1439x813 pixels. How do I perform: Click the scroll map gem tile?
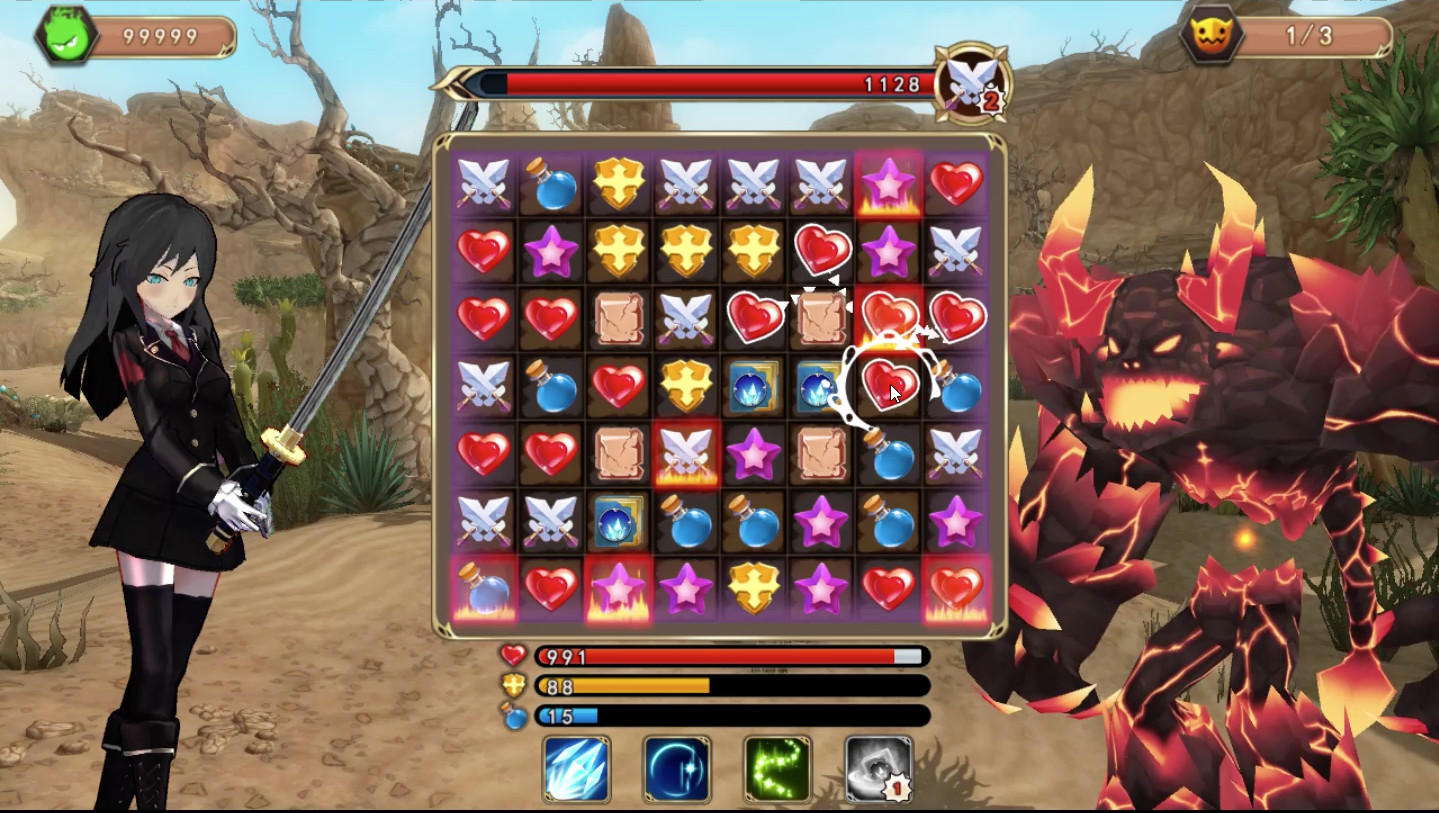click(x=617, y=319)
